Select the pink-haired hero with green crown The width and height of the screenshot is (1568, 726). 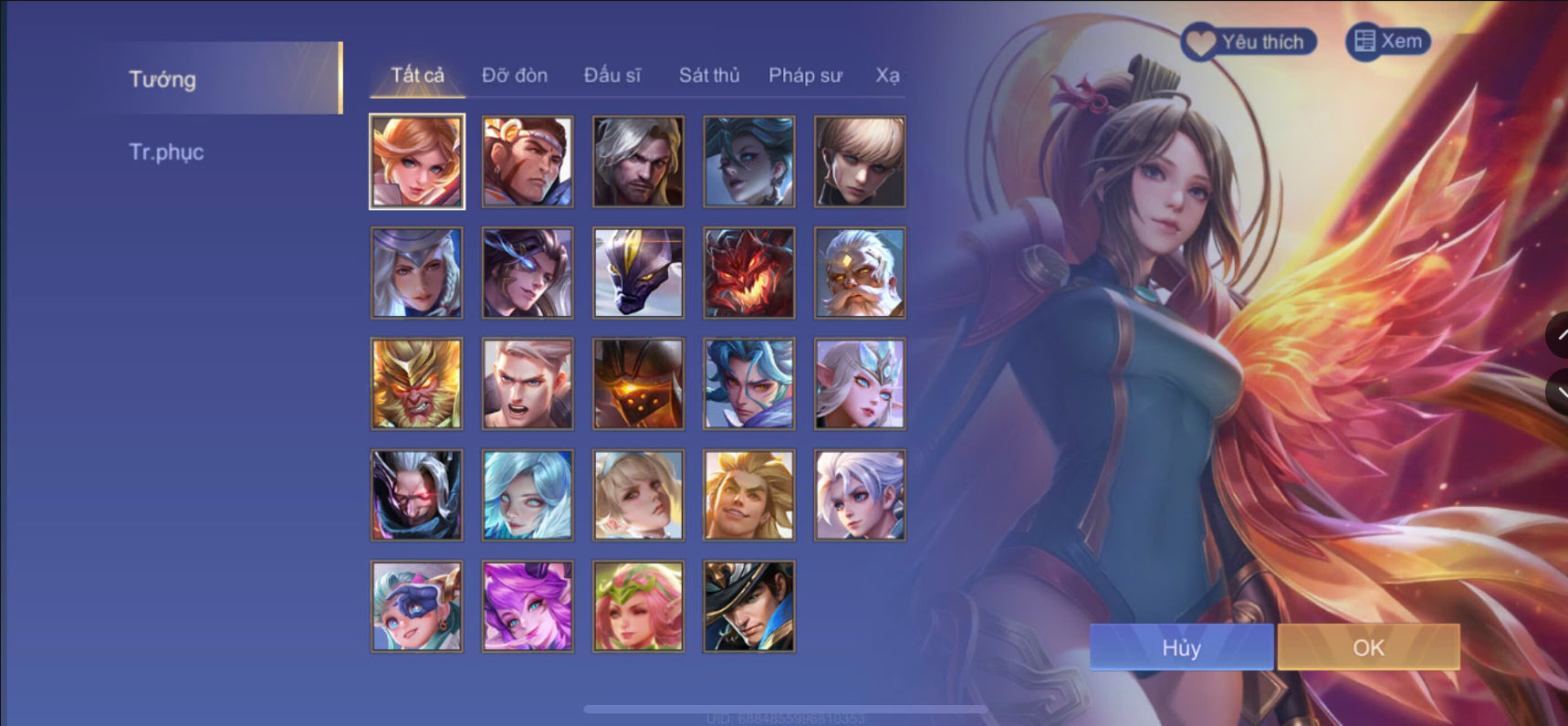(x=637, y=605)
